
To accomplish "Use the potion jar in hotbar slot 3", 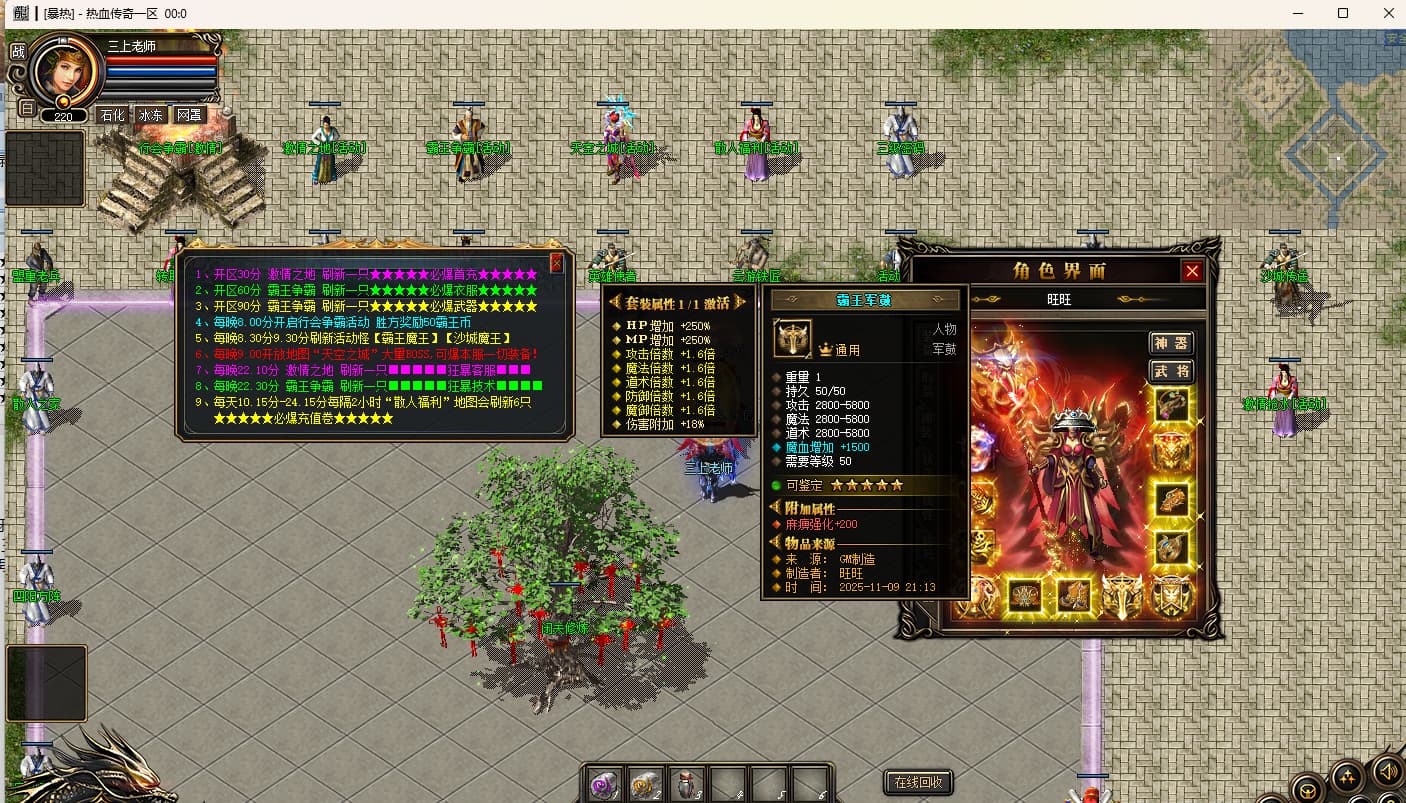I will point(686,784).
